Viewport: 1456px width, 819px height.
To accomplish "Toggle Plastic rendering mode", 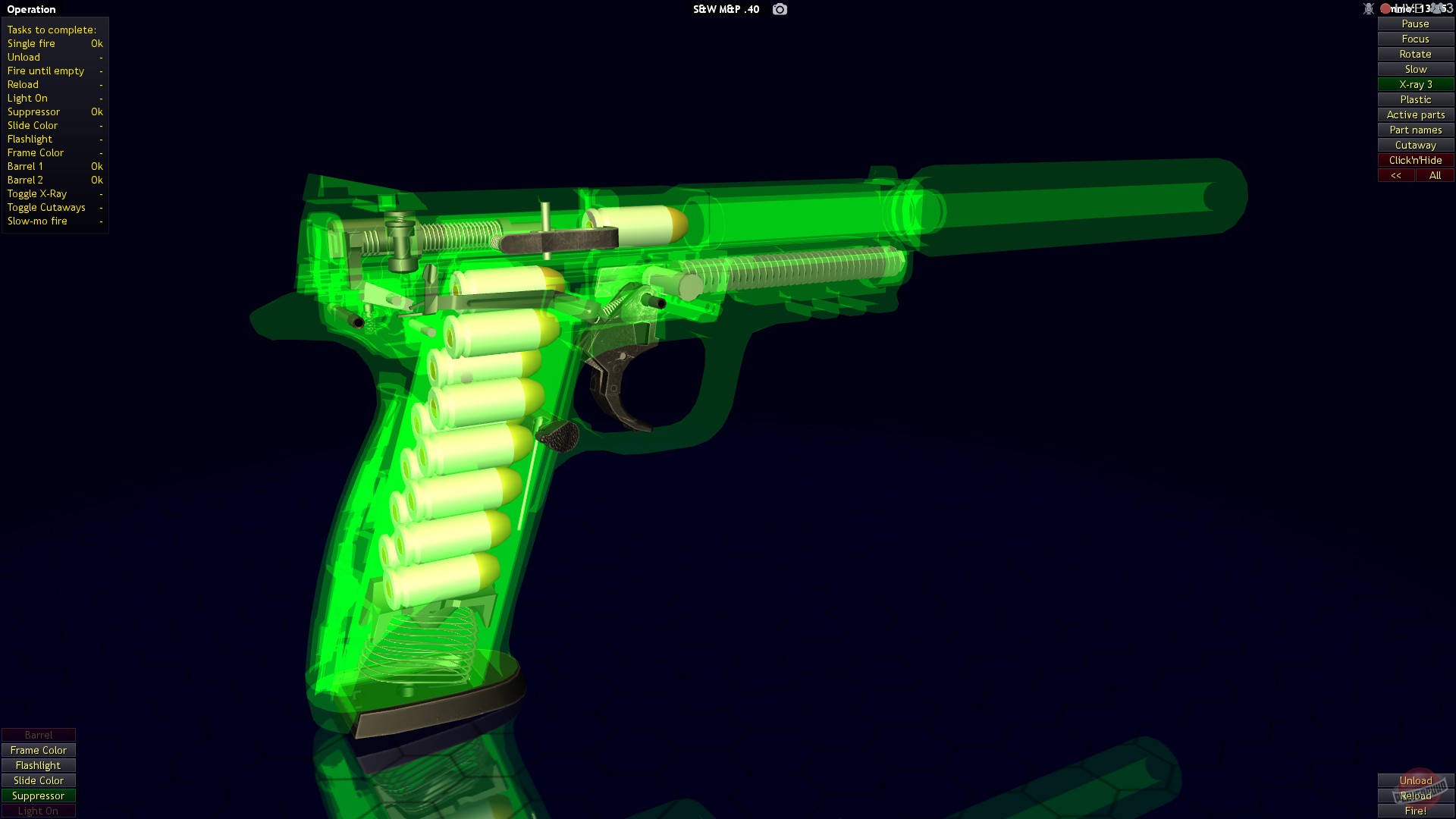I will pos(1415,99).
